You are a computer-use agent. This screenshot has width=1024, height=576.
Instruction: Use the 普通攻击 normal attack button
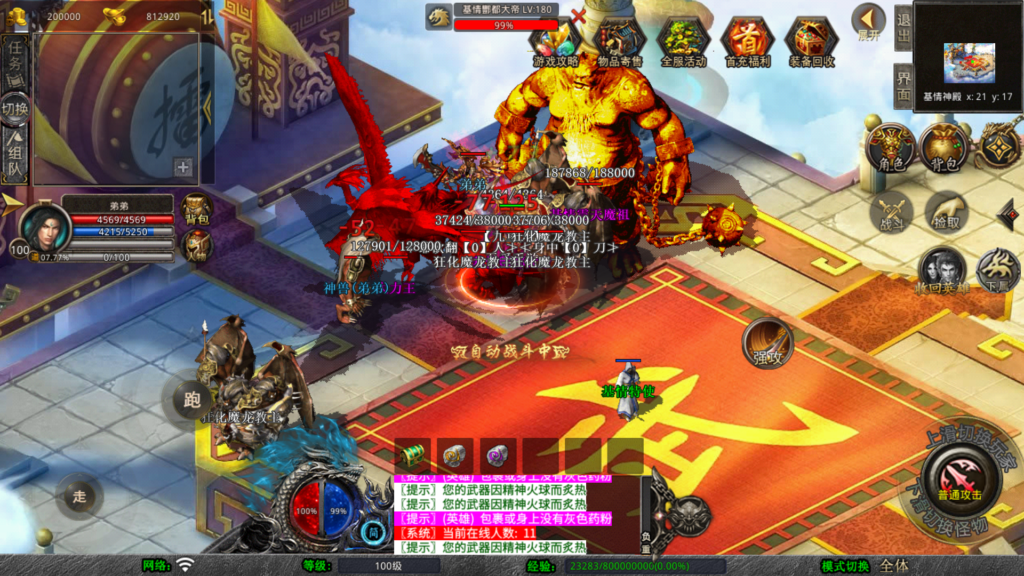coord(959,479)
